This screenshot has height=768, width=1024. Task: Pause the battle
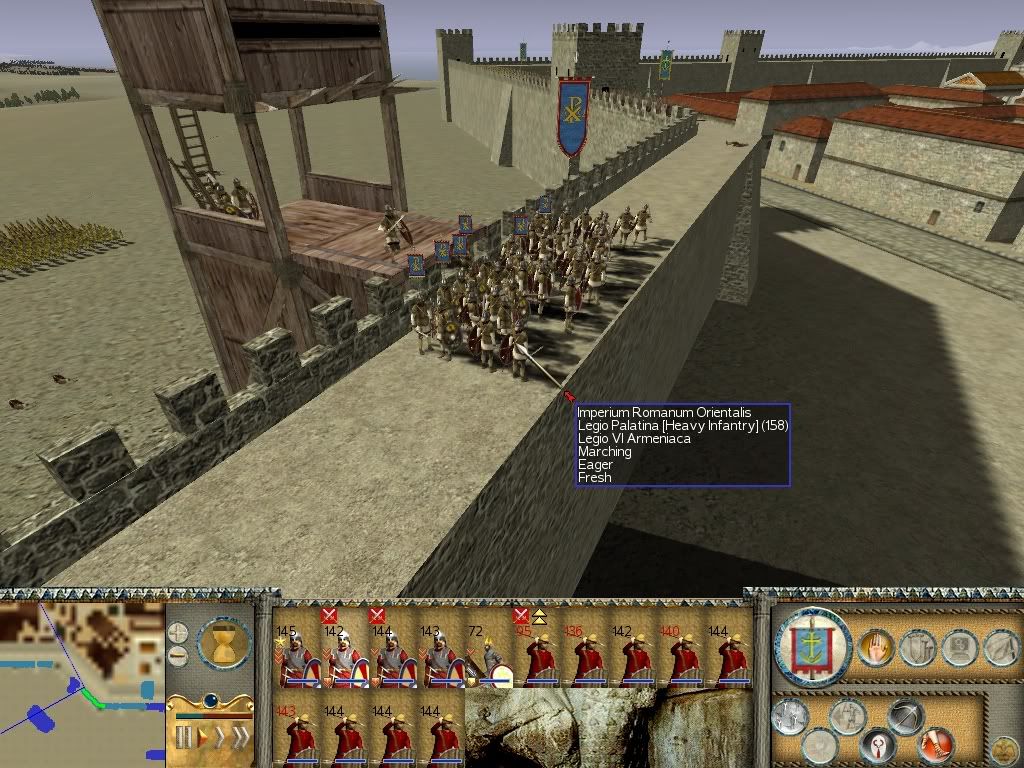(183, 738)
